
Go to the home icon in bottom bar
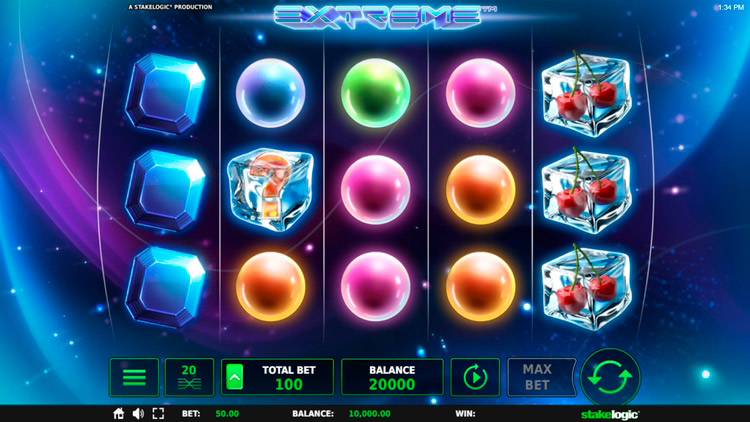coord(119,413)
